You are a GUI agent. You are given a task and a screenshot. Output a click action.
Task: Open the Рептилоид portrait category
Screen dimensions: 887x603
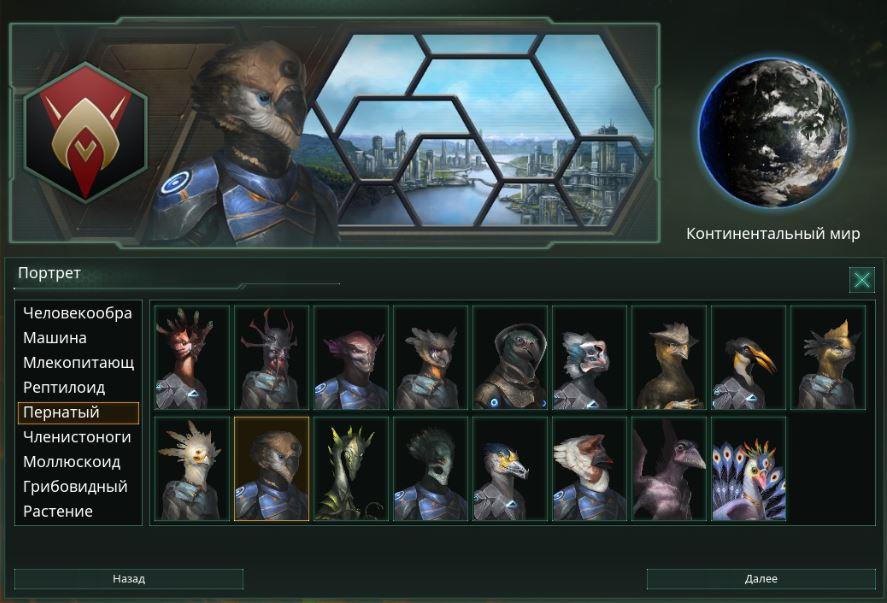pos(64,387)
